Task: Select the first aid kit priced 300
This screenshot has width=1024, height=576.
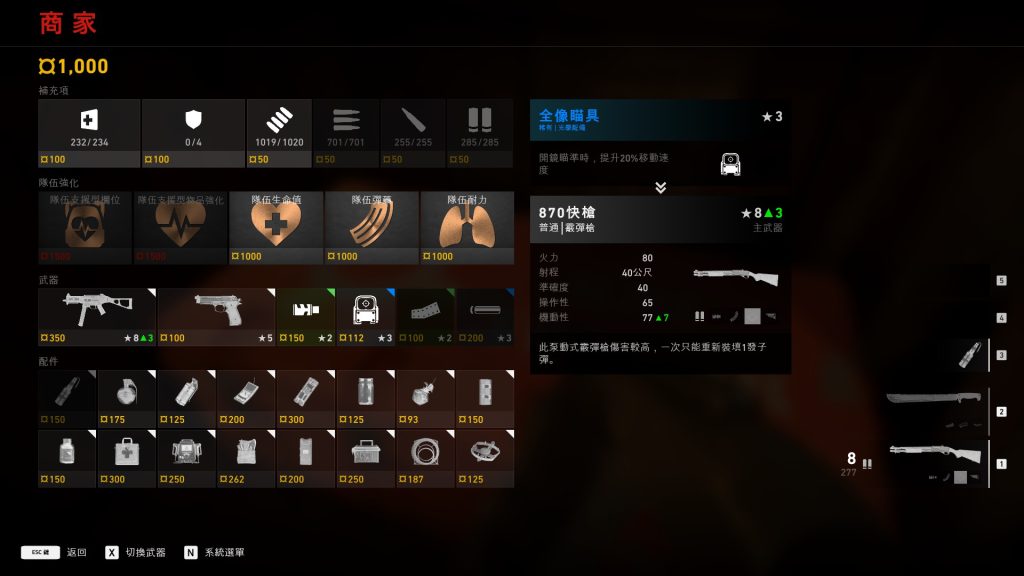Action: [126, 457]
